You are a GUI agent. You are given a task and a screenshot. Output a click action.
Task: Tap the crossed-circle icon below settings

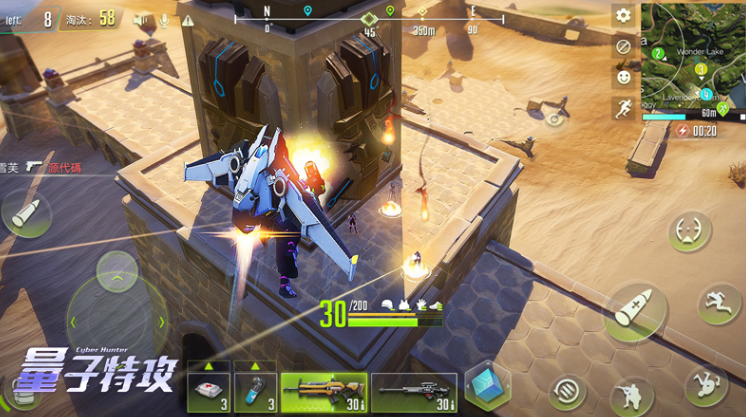pyautogui.click(x=623, y=46)
